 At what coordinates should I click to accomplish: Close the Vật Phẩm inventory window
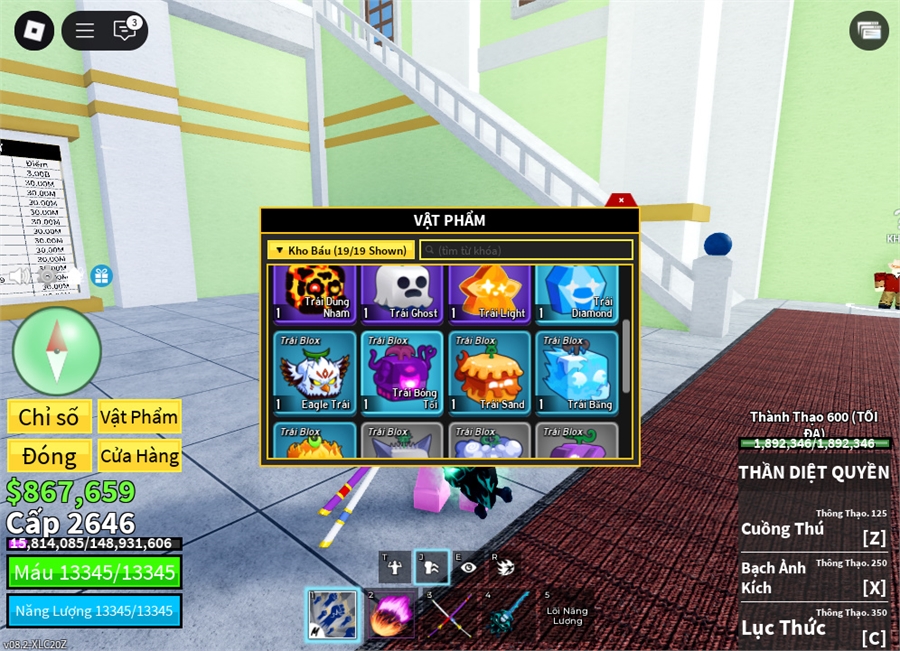click(x=620, y=200)
